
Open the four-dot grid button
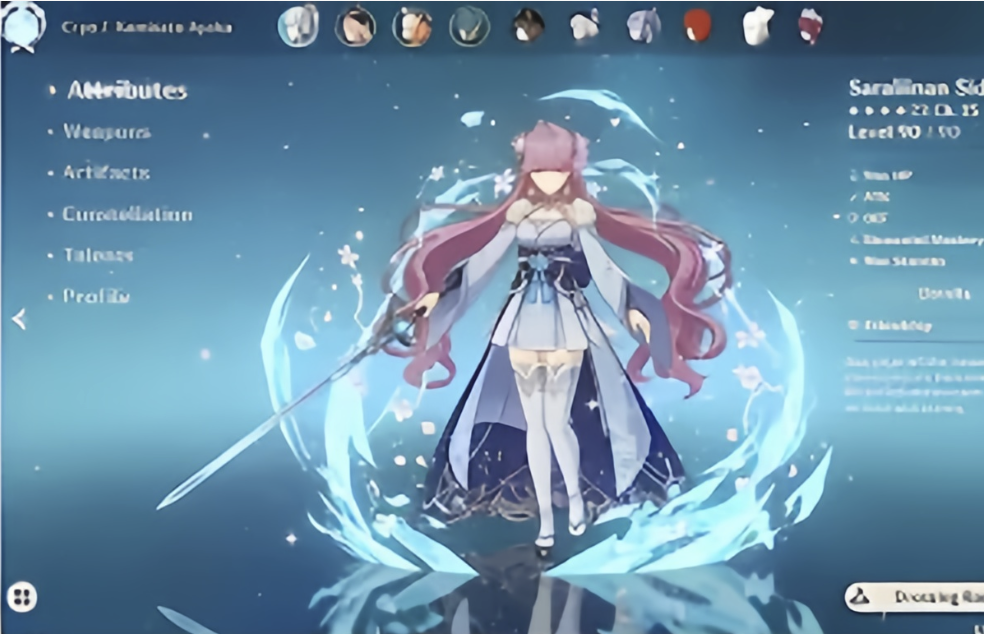pyautogui.click(x=21, y=598)
